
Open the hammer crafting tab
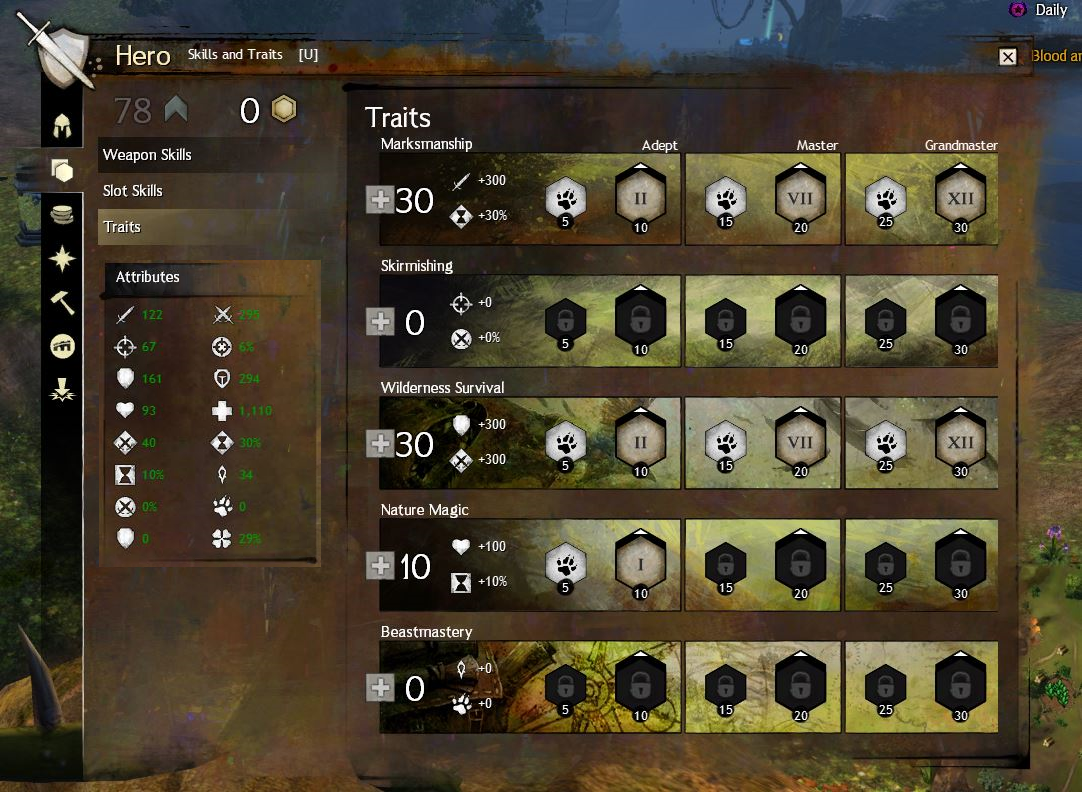tap(63, 301)
